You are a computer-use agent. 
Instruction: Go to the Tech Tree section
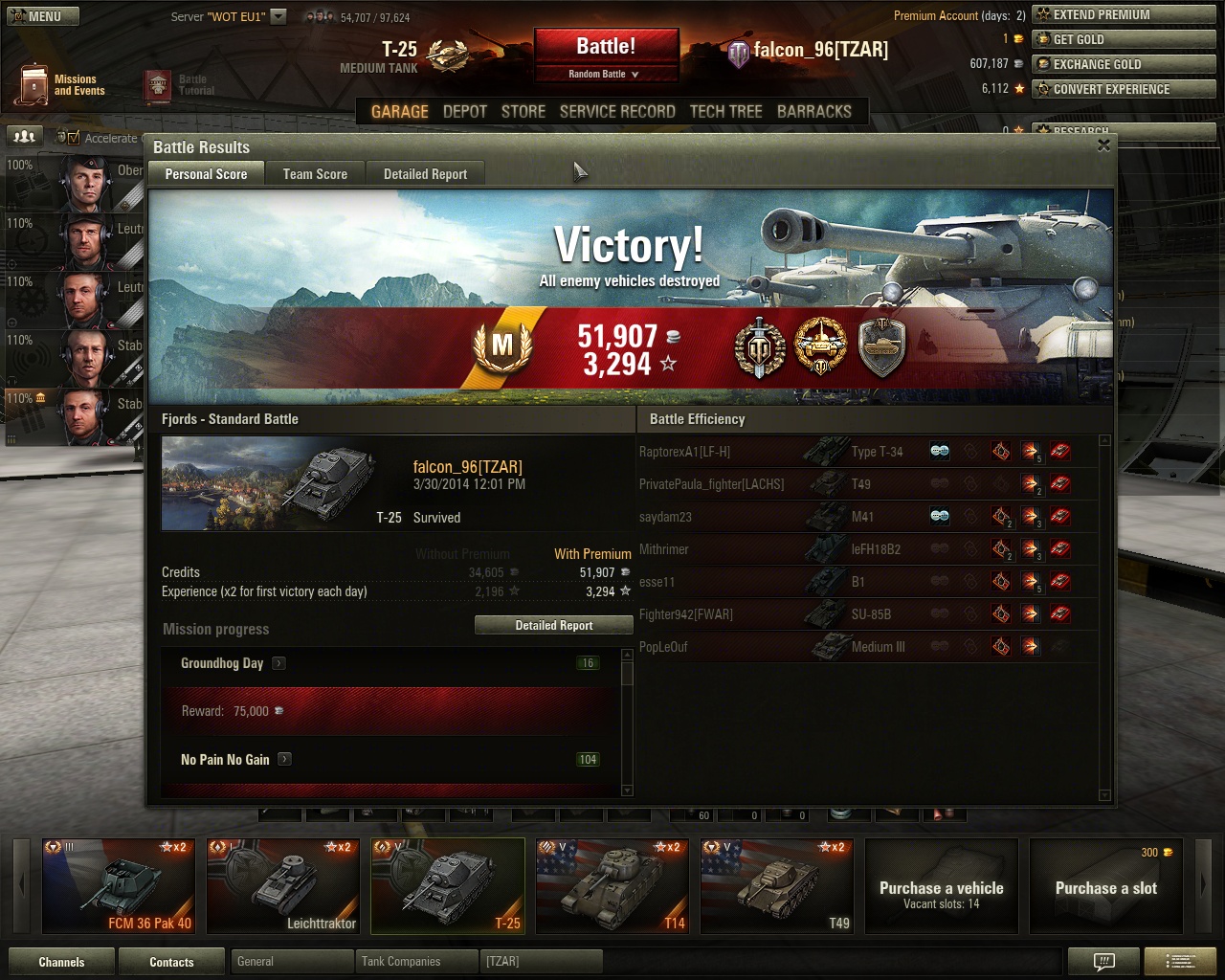pyautogui.click(x=725, y=112)
